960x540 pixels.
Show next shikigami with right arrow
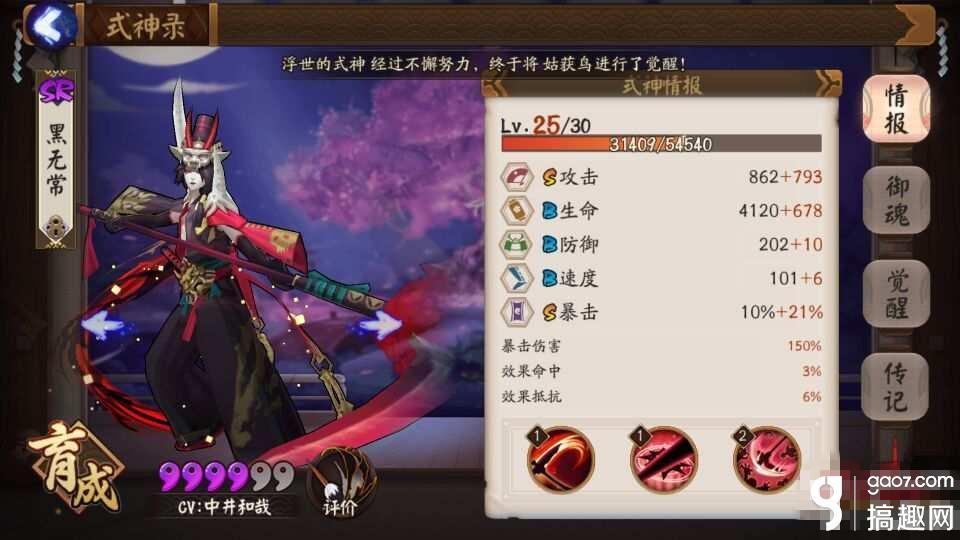tap(379, 325)
